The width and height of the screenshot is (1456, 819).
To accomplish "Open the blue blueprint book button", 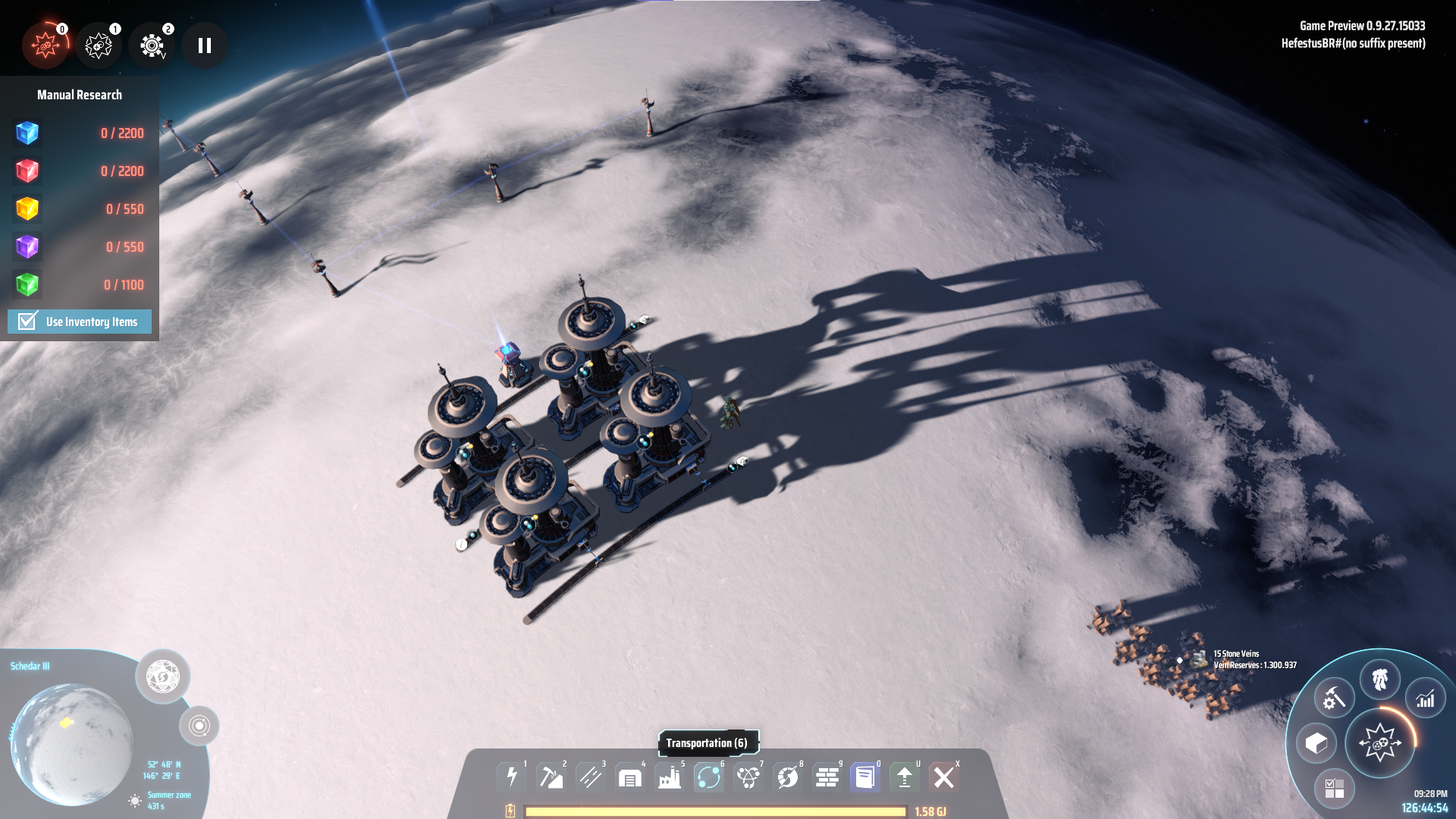I will pos(865,777).
